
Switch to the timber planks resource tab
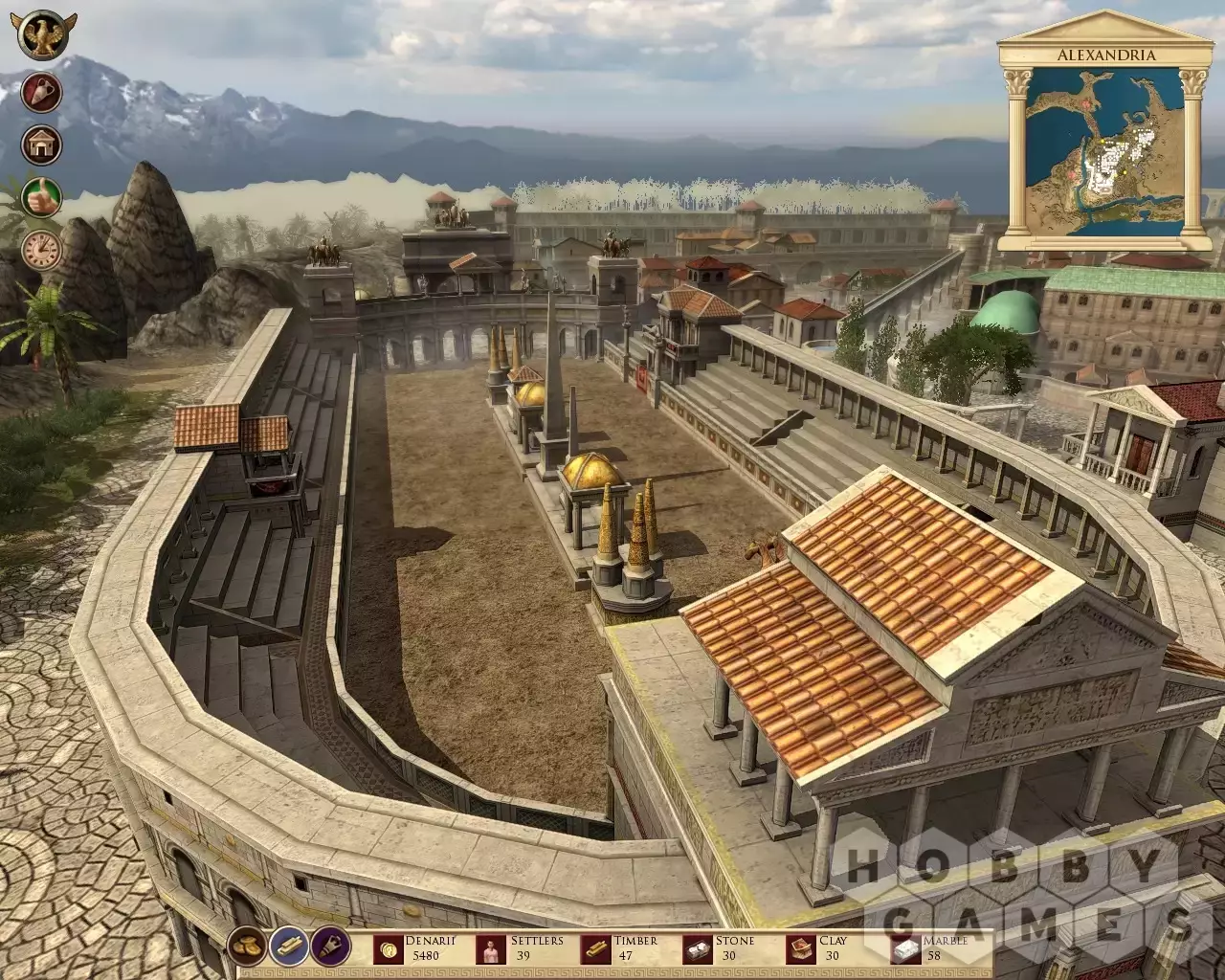pyautogui.click(x=290, y=946)
